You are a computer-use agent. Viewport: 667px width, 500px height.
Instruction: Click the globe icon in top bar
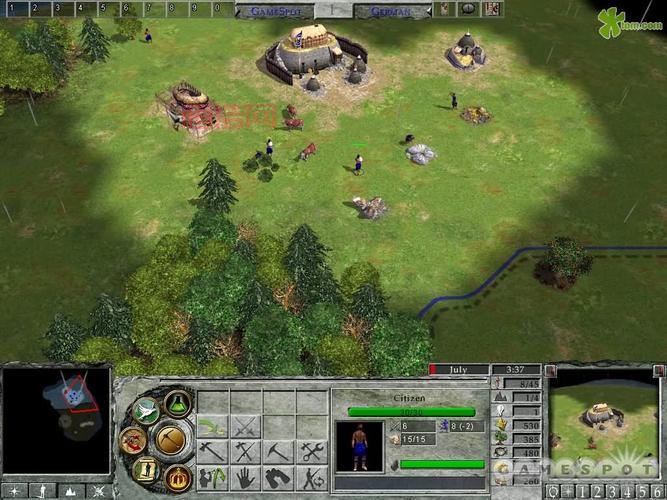(x=467, y=9)
